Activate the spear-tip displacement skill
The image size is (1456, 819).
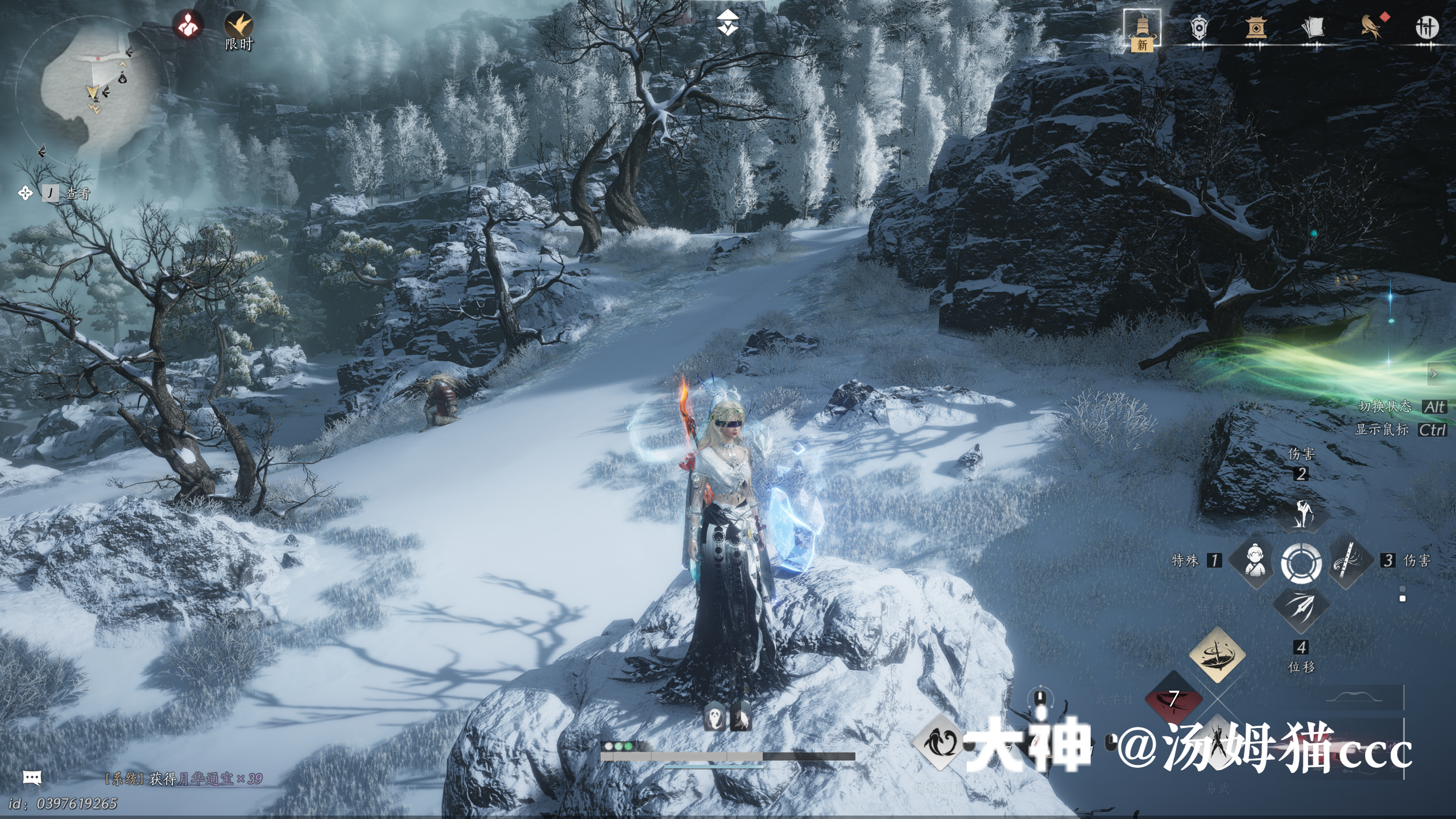click(1301, 607)
